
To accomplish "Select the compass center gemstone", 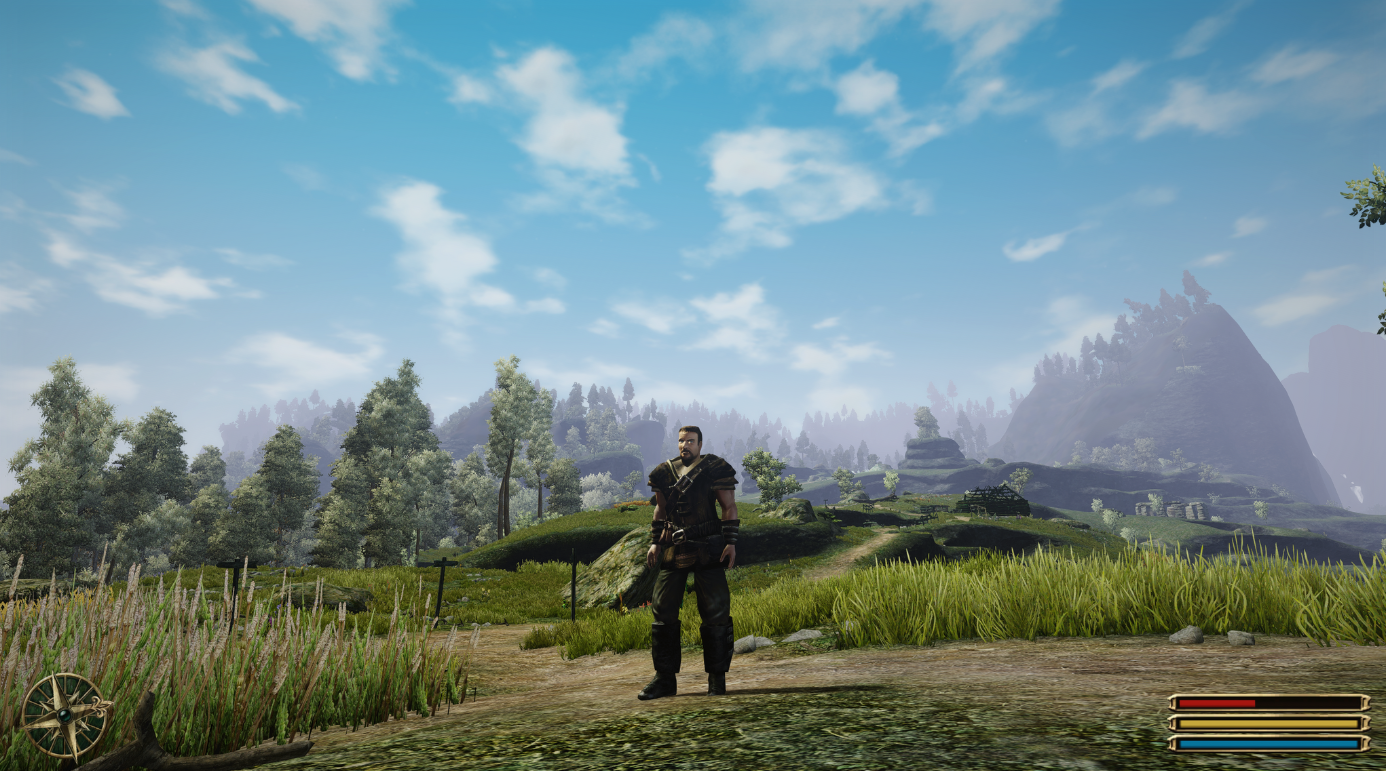I will coord(65,715).
